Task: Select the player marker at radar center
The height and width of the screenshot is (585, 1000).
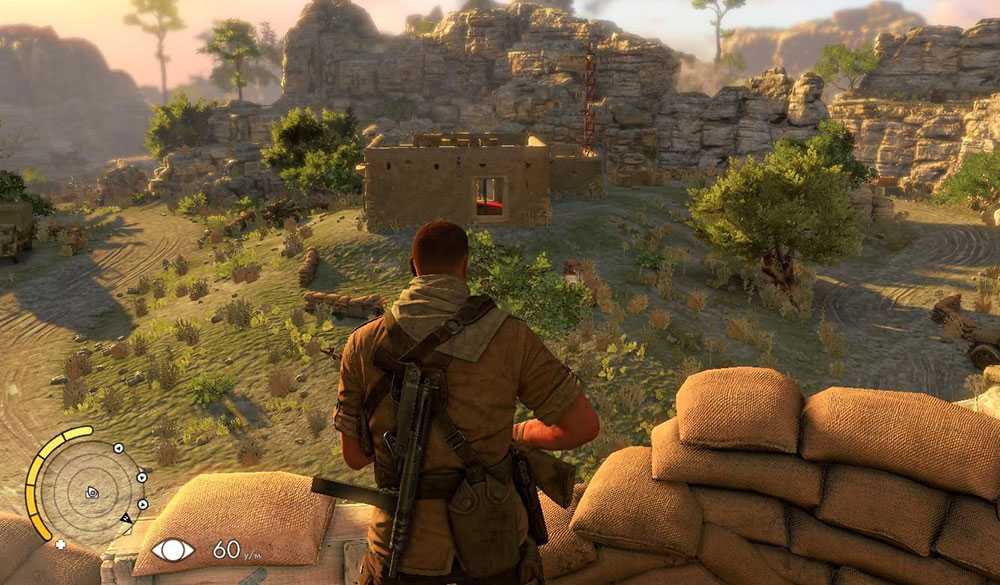Action: [x=92, y=492]
